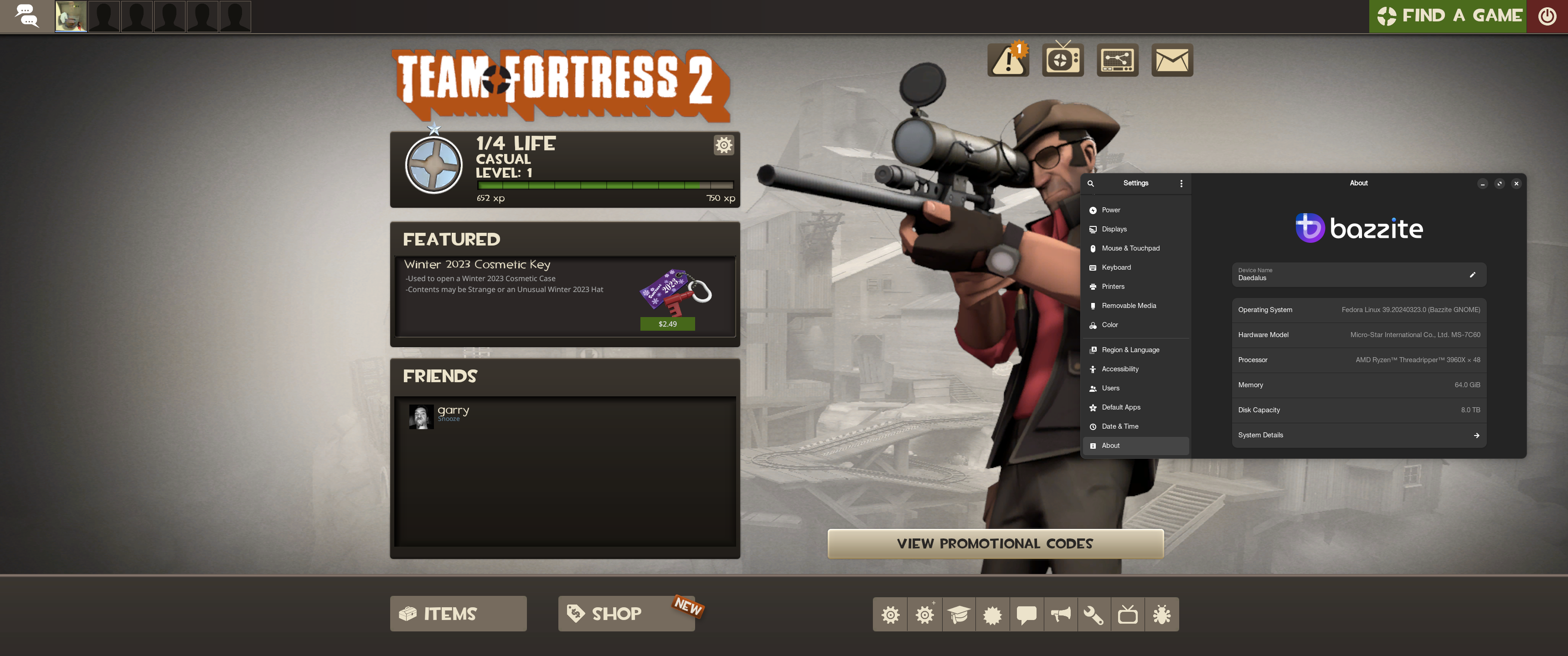Select the player's own avatar thumbnail

(x=71, y=16)
